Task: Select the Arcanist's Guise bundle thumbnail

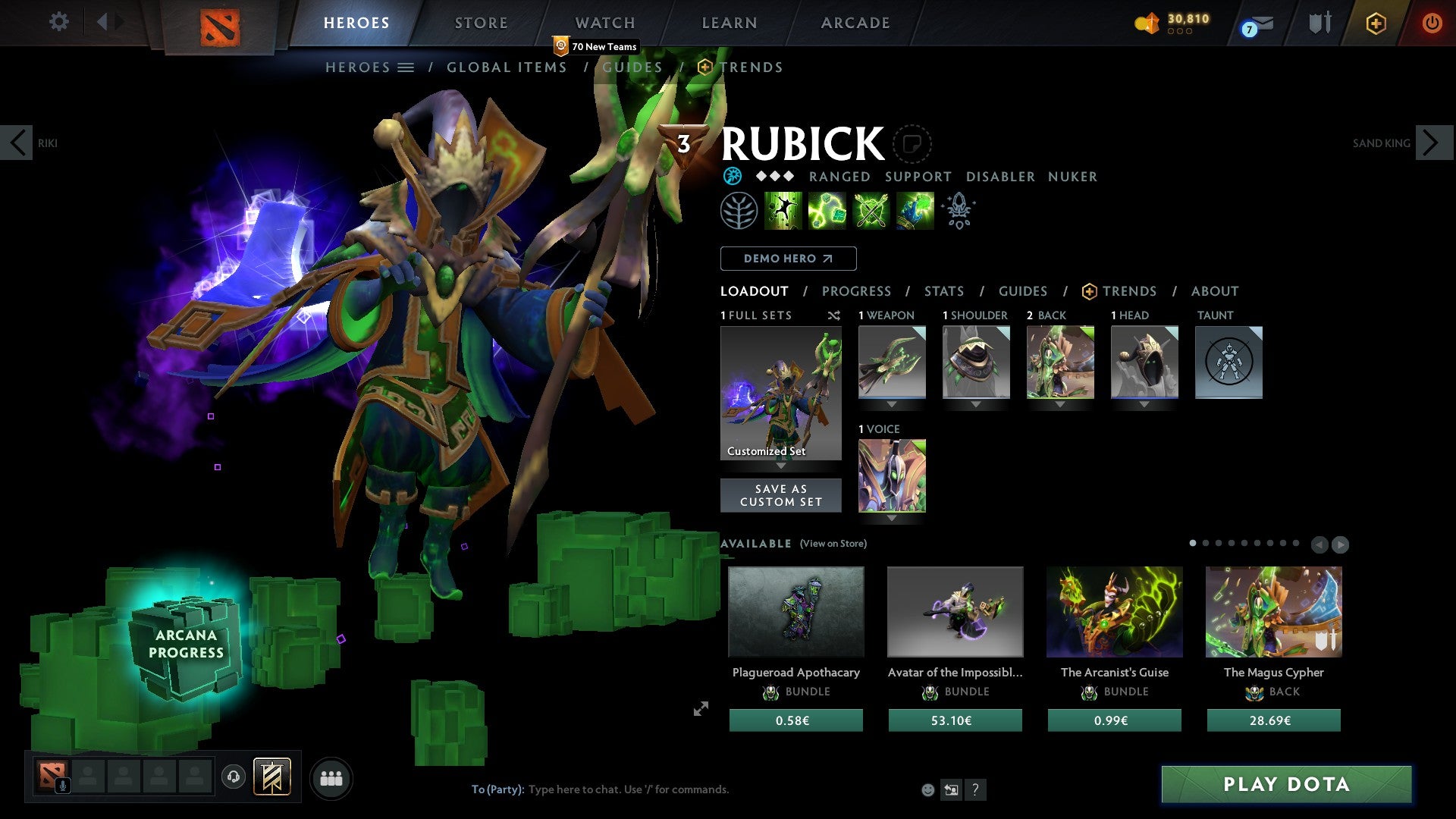Action: (1114, 611)
